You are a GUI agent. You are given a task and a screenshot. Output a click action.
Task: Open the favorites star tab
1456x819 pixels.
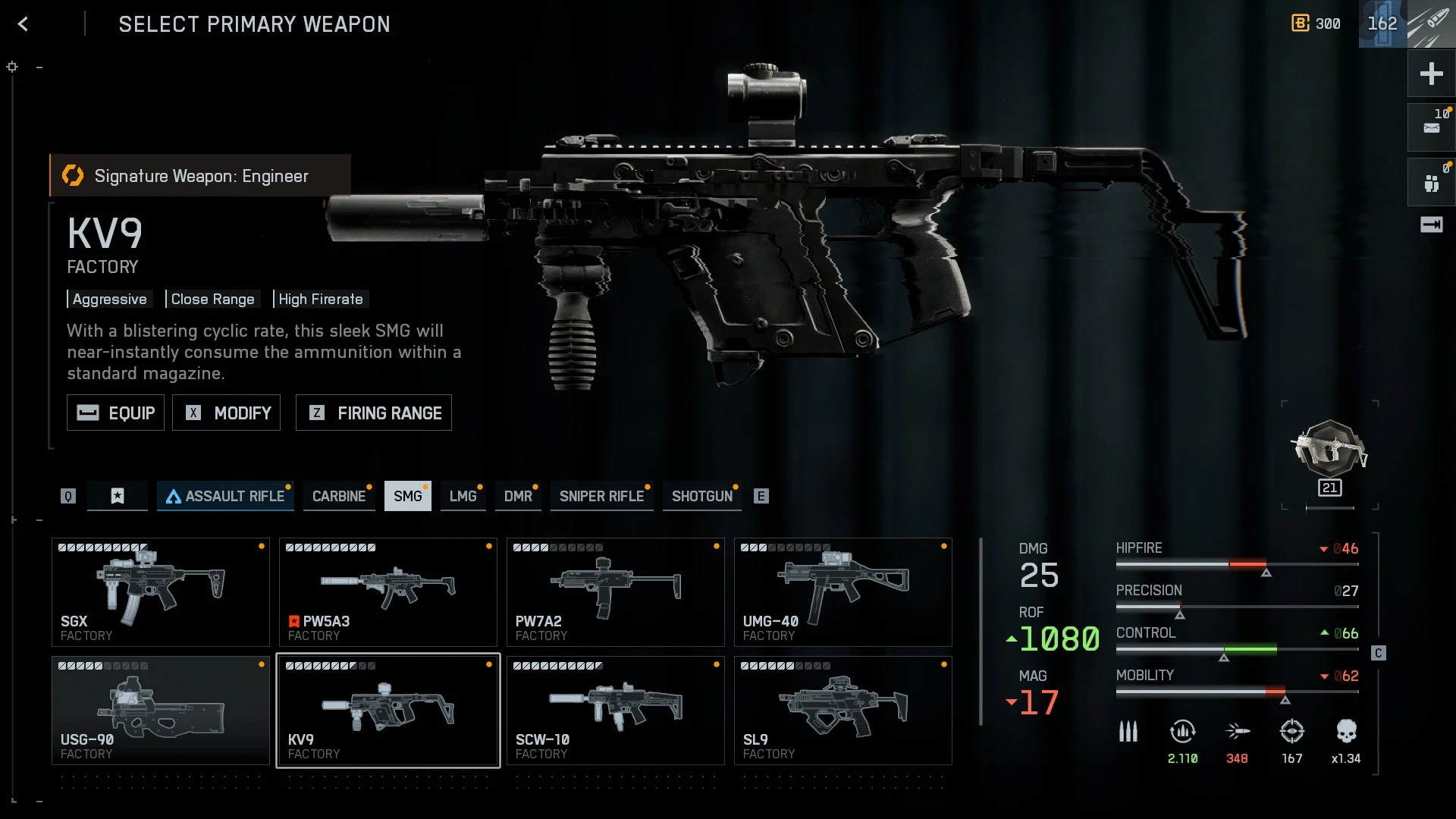(118, 496)
